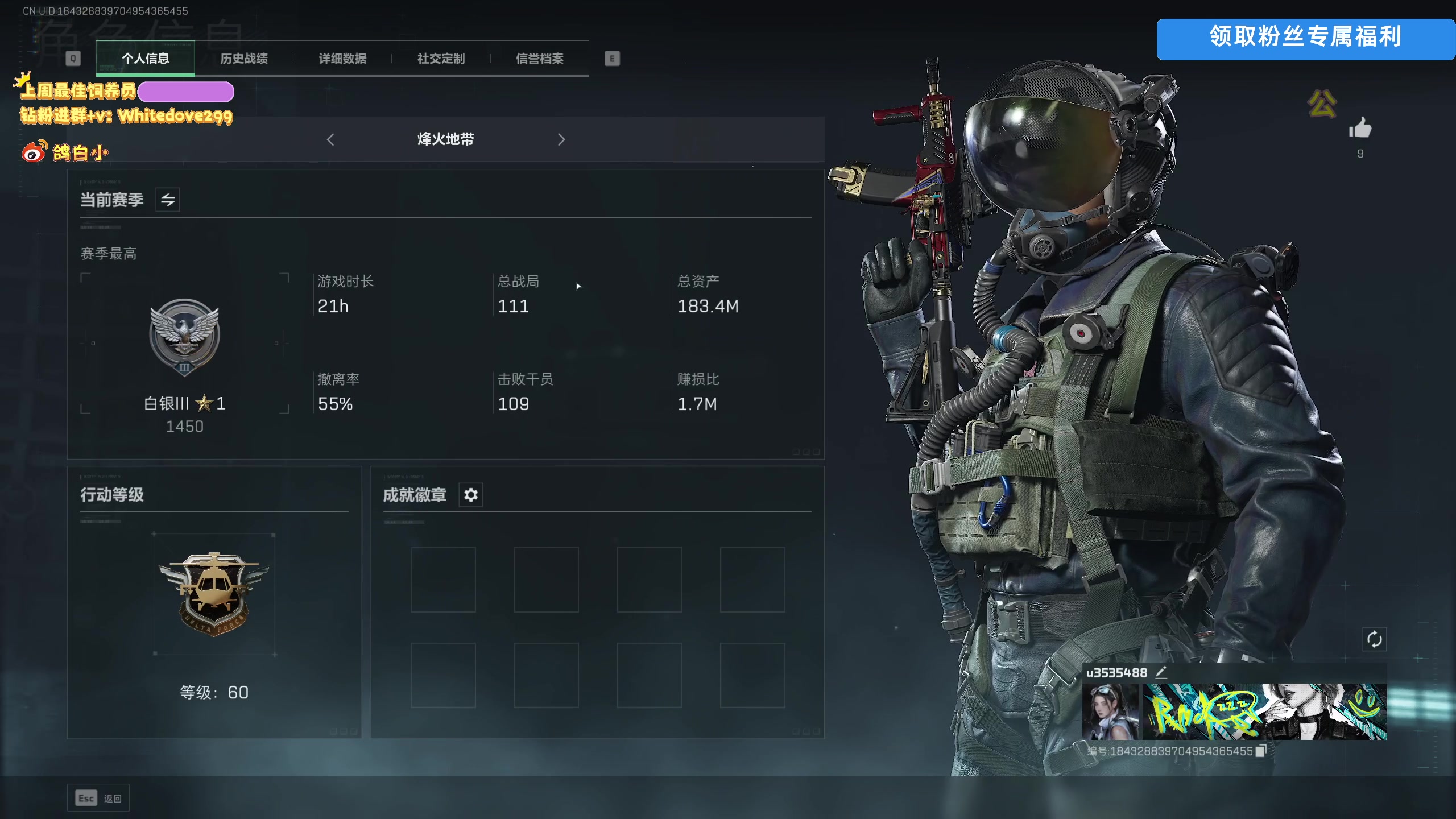Copy the player ID number
This screenshot has height=819, width=1456.
pos(1261,751)
